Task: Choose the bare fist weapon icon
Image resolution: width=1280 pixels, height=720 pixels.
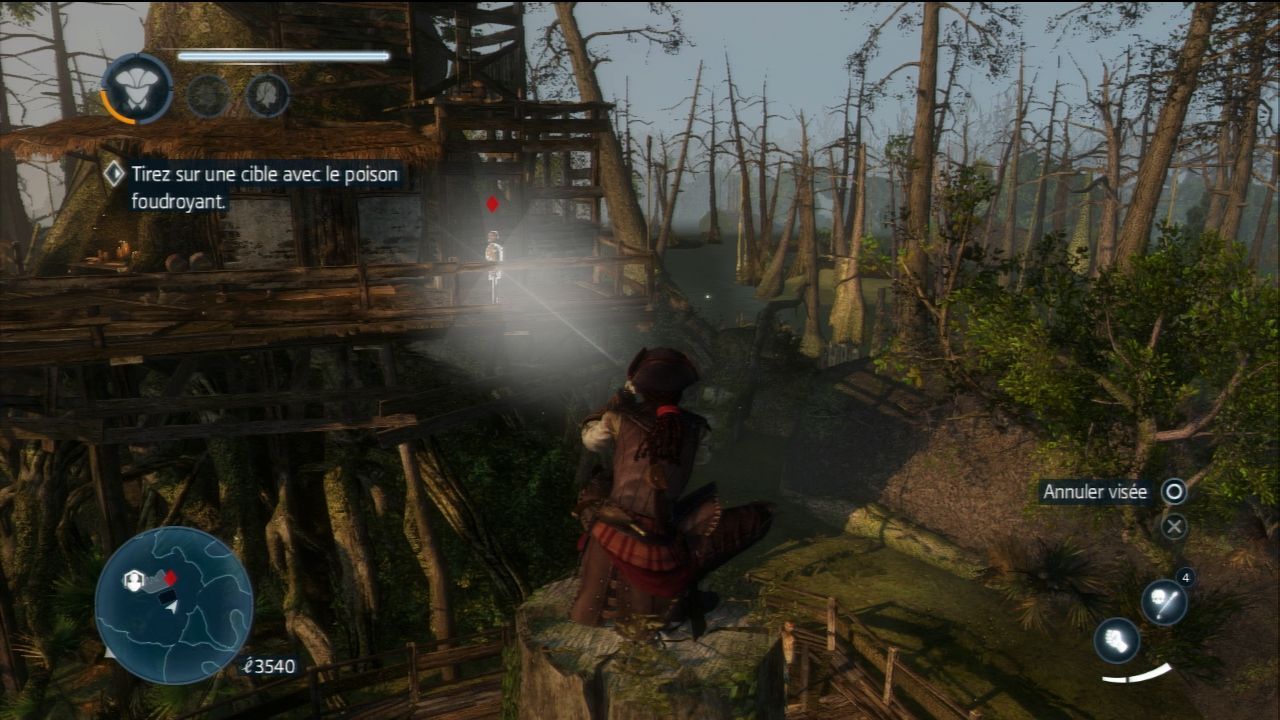Action: click(1116, 640)
